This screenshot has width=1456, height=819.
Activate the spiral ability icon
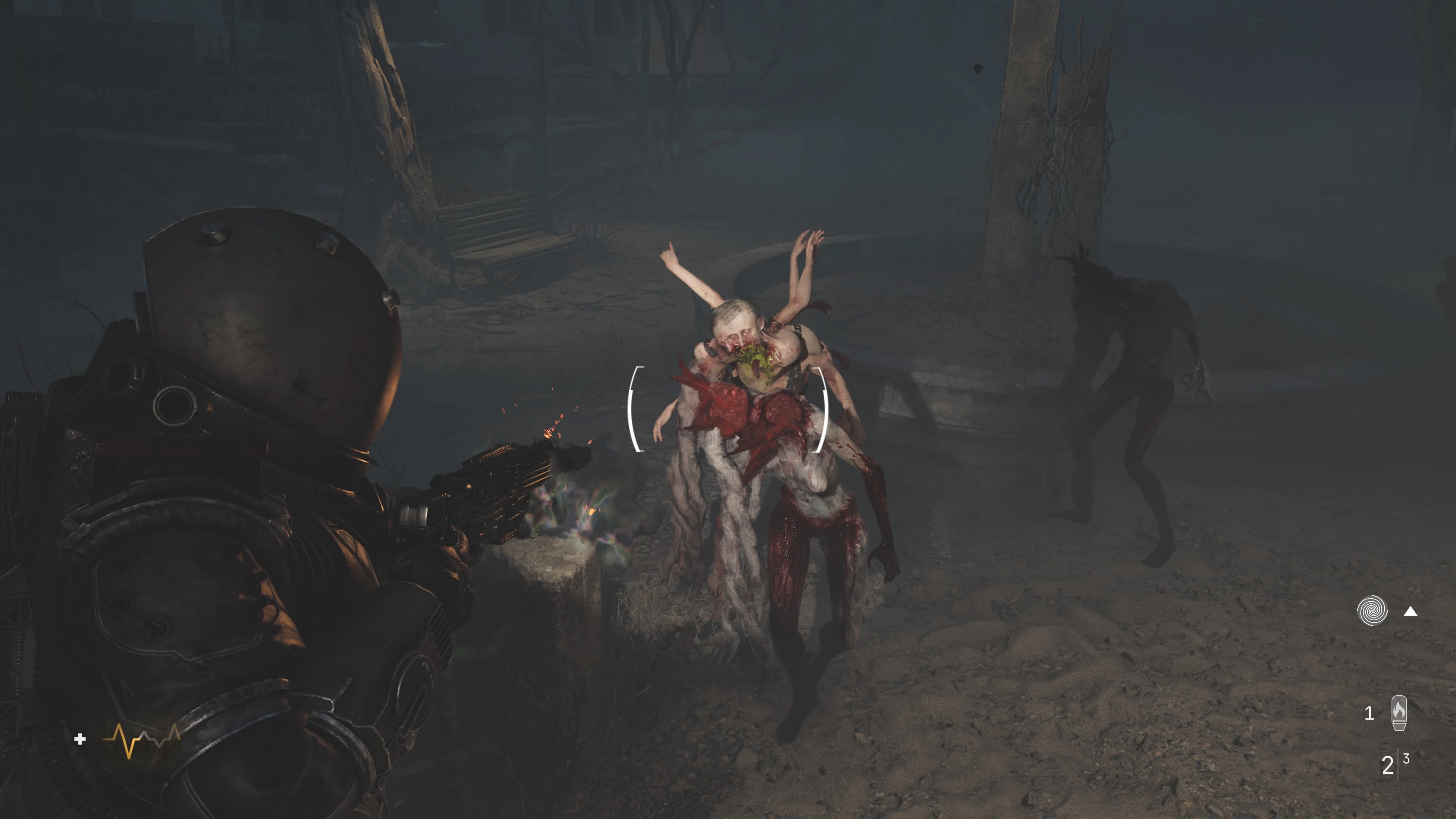click(1372, 611)
